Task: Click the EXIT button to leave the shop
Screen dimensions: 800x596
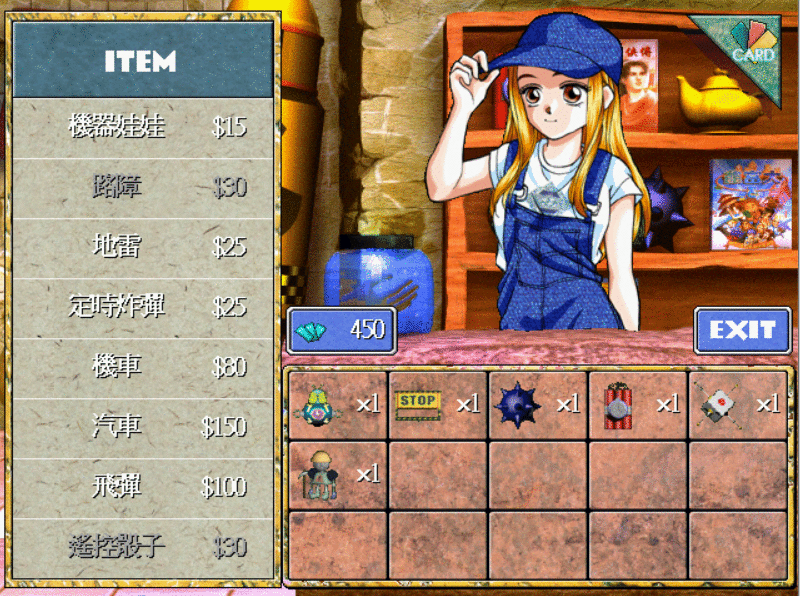Action: coord(742,330)
